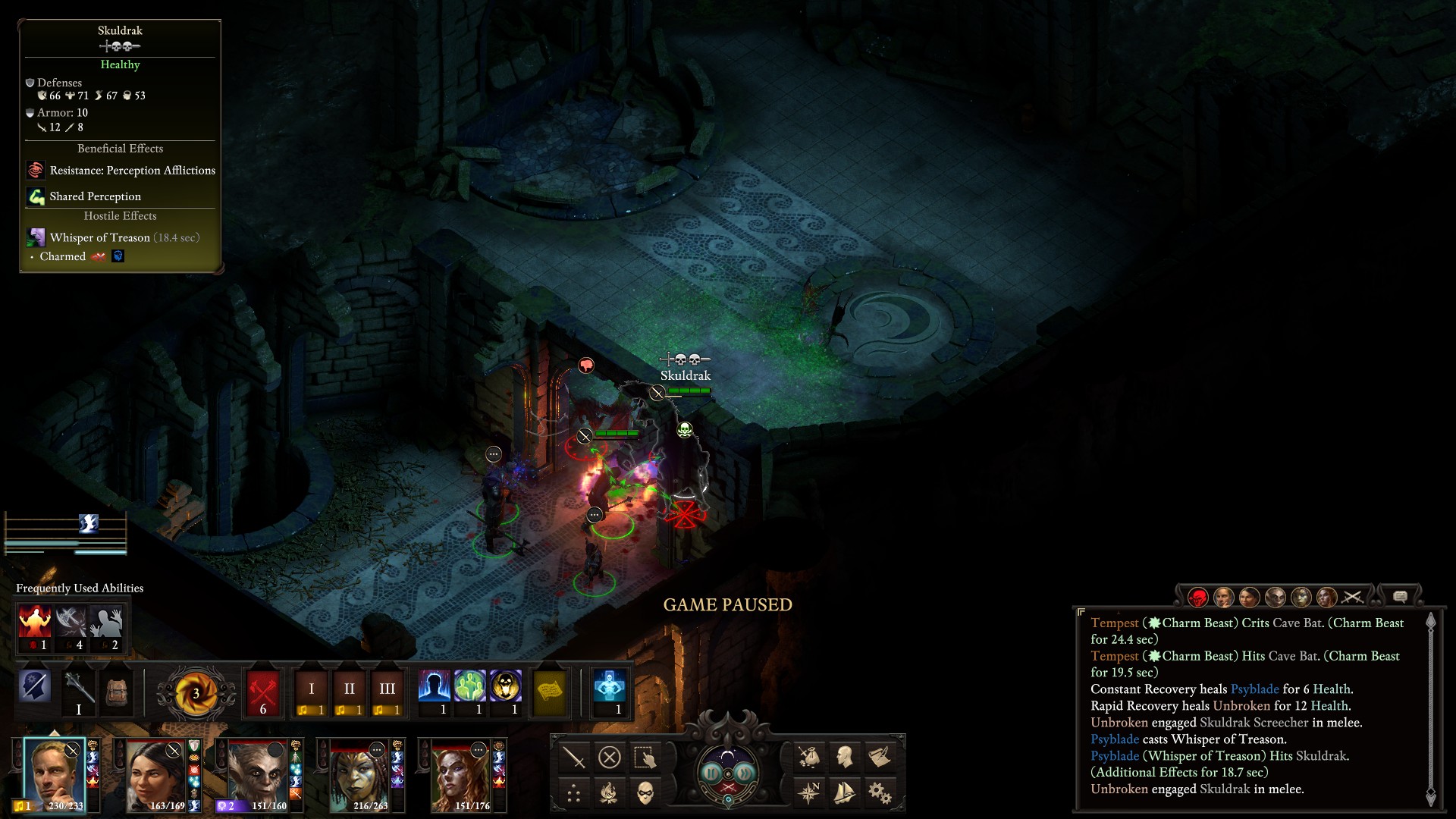The width and height of the screenshot is (1456, 819).
Task: Open the rest campfire button
Action: tap(609, 793)
